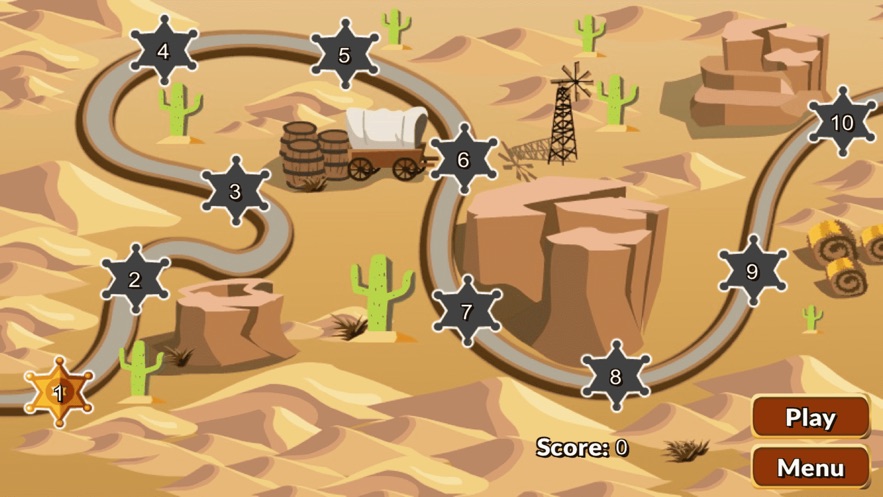Image resolution: width=883 pixels, height=497 pixels.
Task: Choose level 6 star beside the wagon
Action: (x=463, y=159)
